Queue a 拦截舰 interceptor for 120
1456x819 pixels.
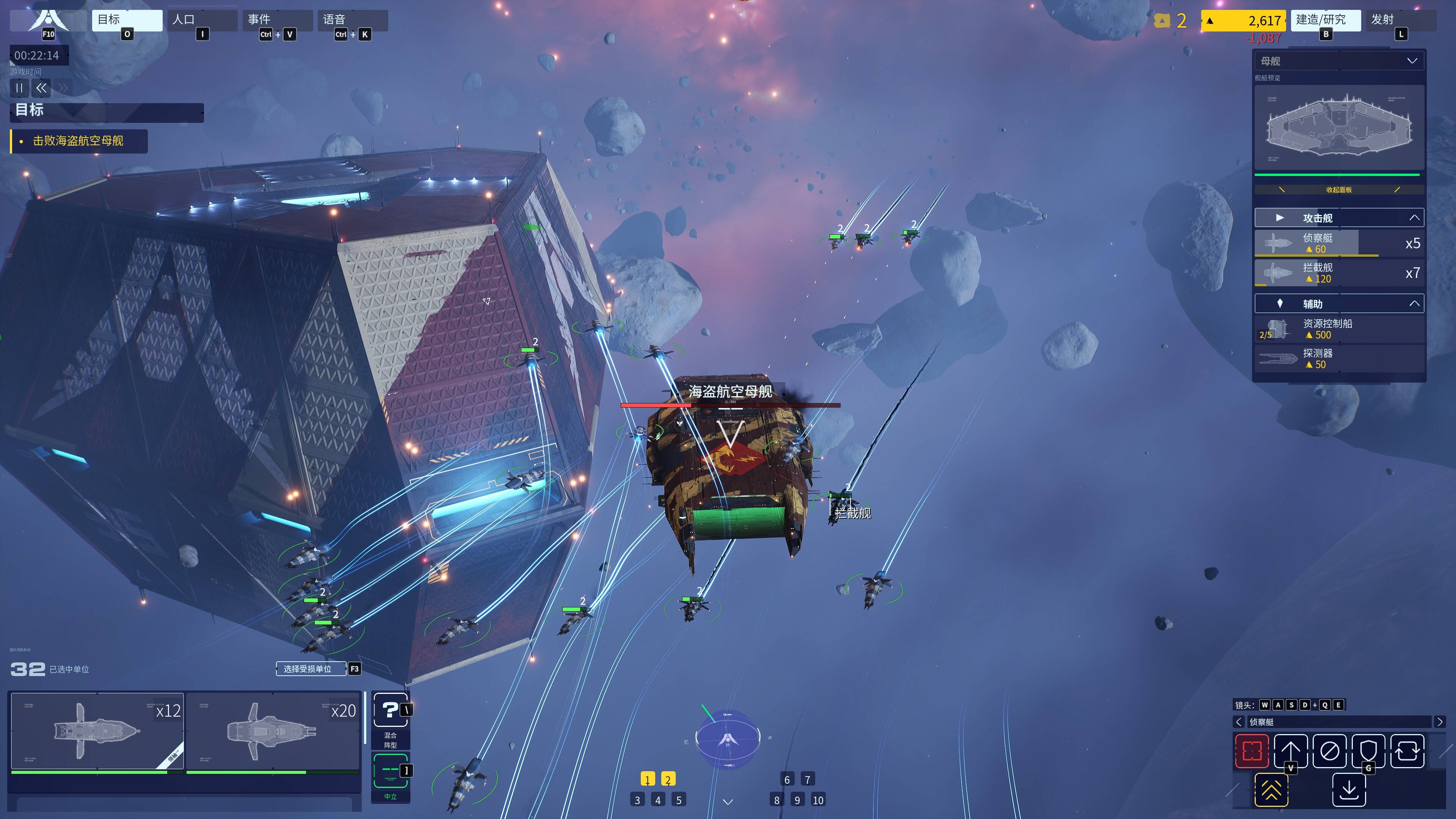tap(1338, 273)
